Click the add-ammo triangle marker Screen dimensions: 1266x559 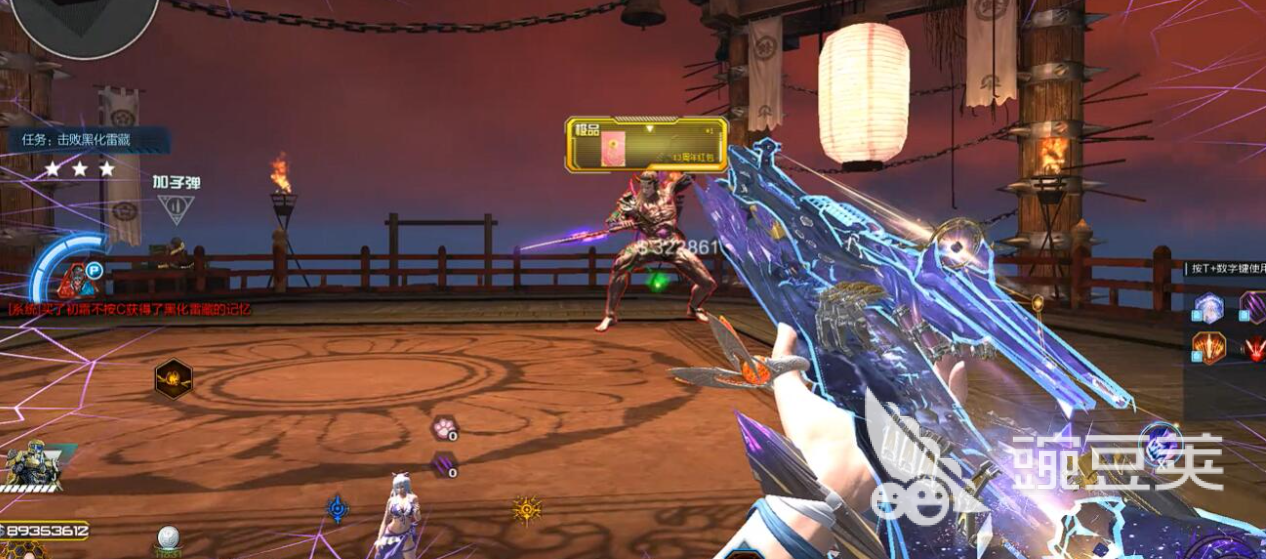point(174,209)
